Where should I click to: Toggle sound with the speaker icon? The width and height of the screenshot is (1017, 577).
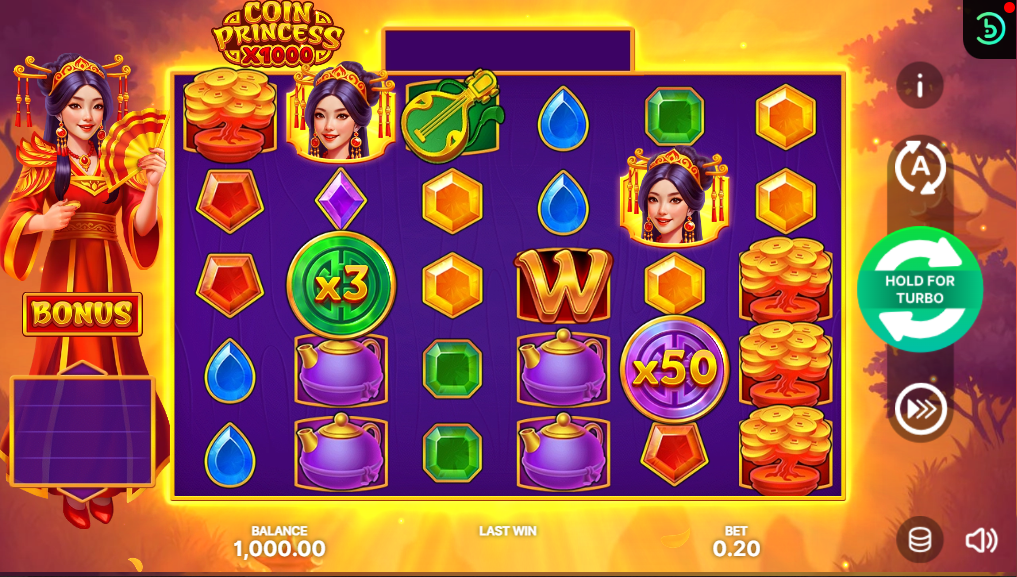pyautogui.click(x=981, y=540)
